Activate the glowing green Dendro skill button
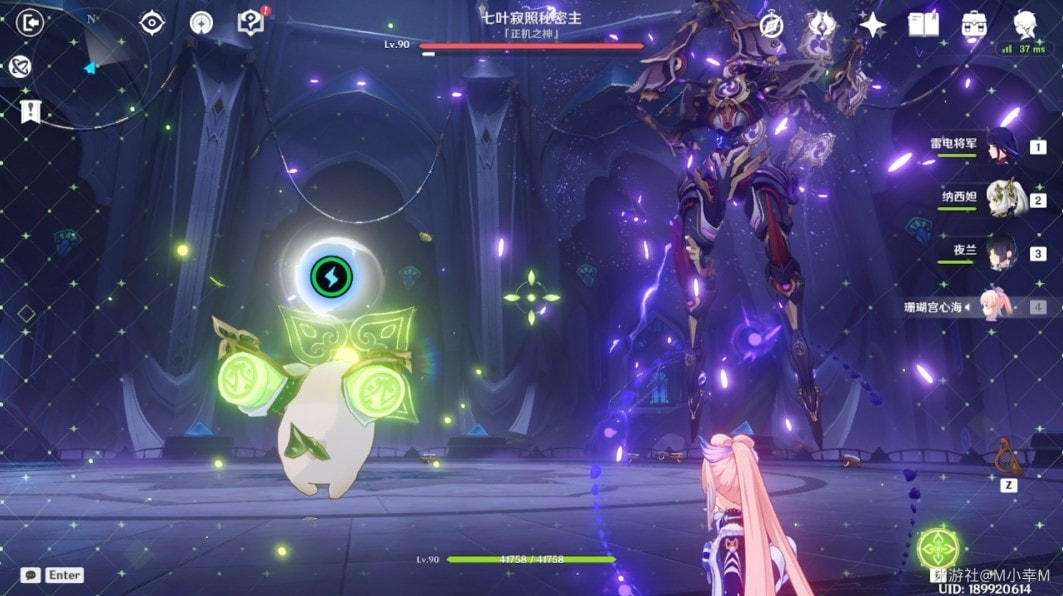 [939, 549]
